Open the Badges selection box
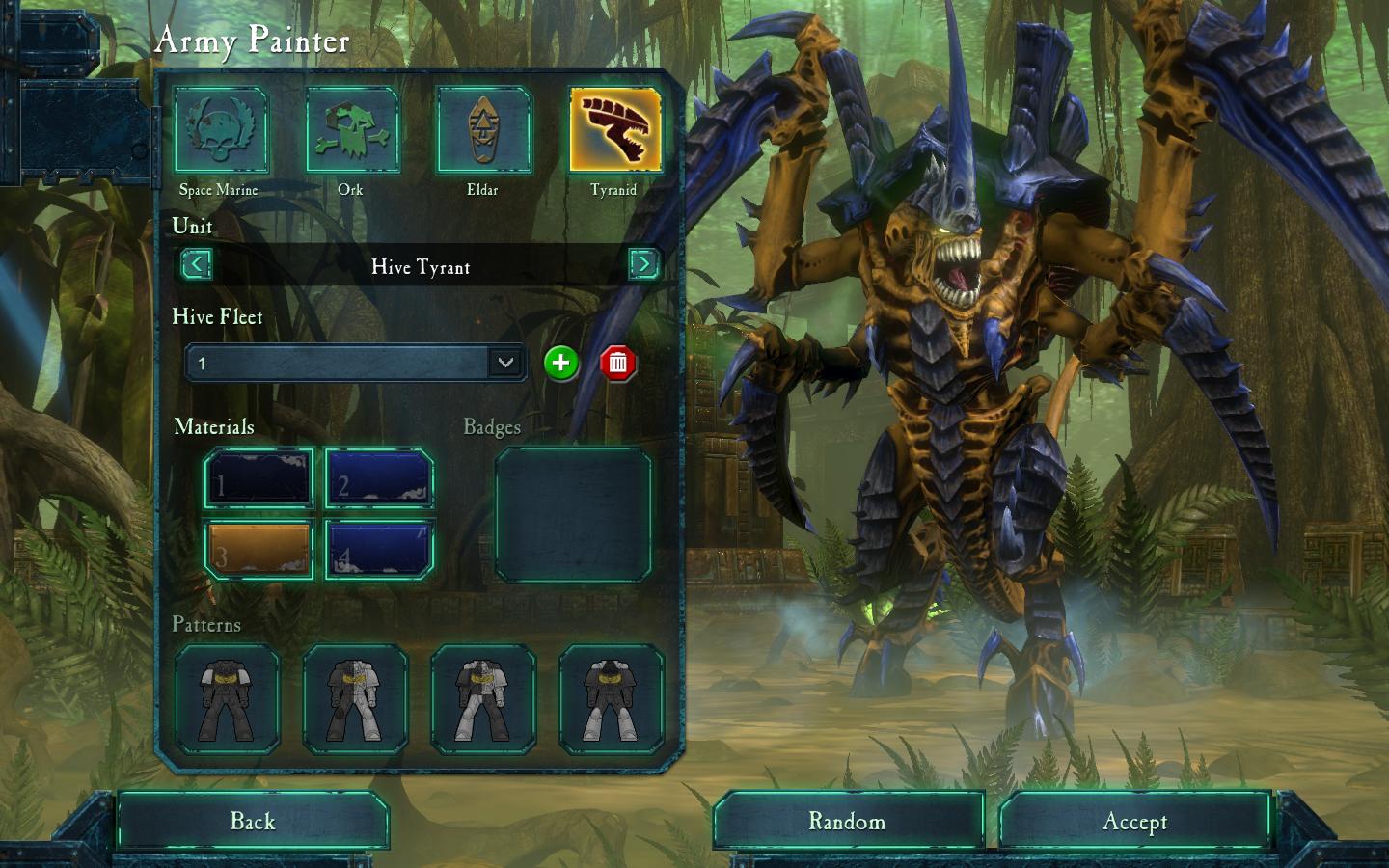 coord(573,515)
